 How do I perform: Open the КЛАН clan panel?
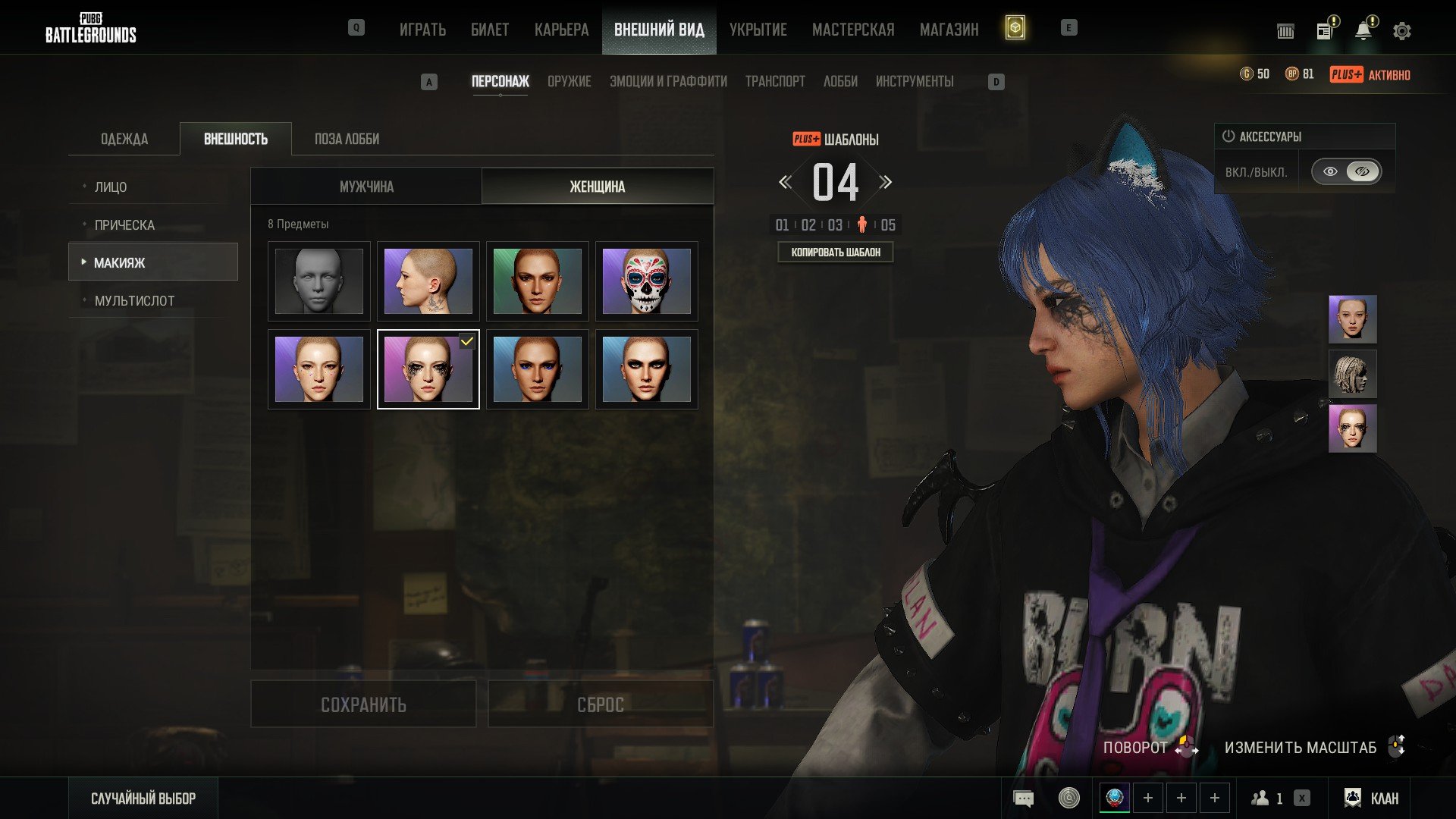point(1372,798)
